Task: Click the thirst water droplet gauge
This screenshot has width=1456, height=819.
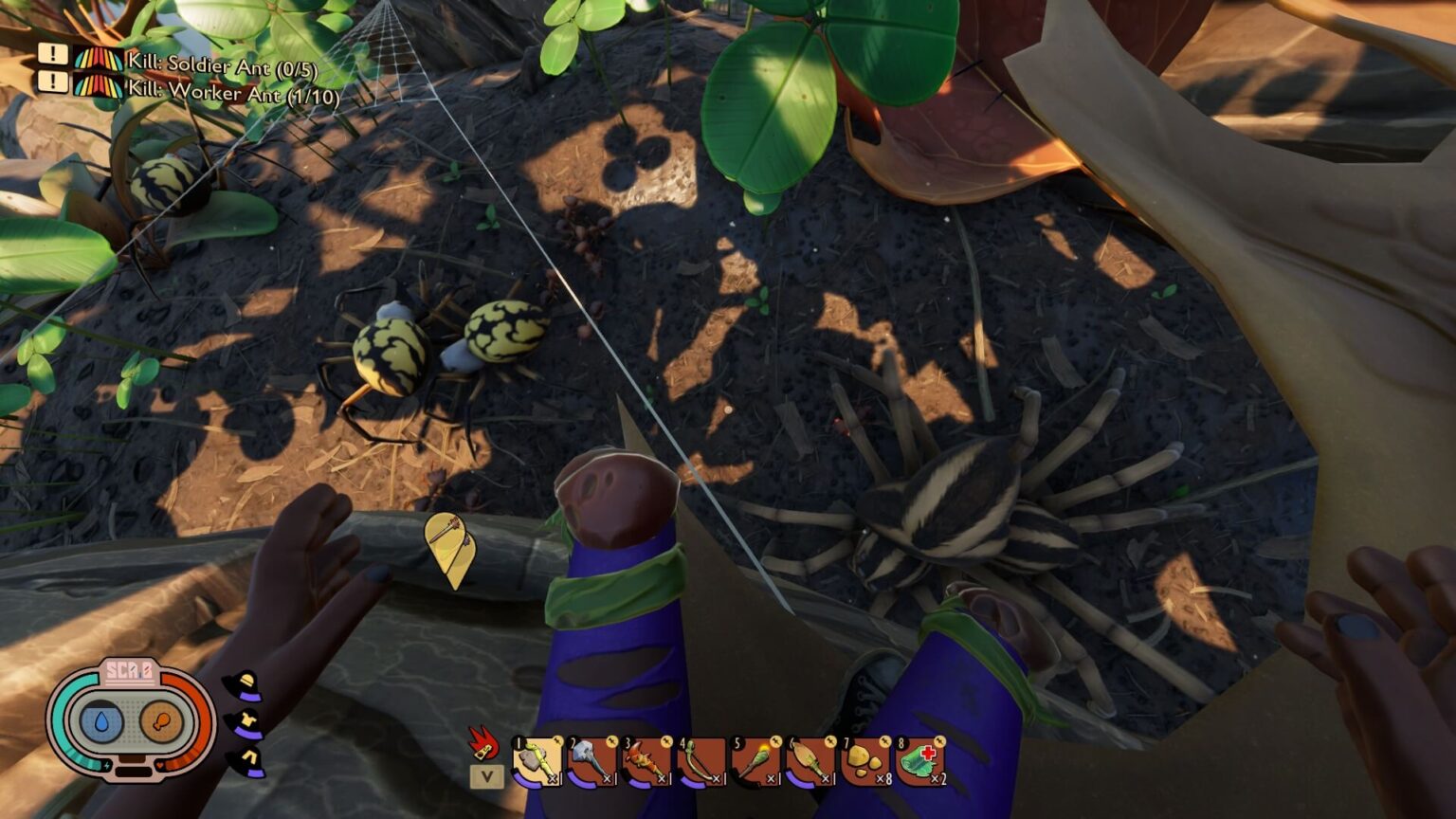Action: (101, 720)
